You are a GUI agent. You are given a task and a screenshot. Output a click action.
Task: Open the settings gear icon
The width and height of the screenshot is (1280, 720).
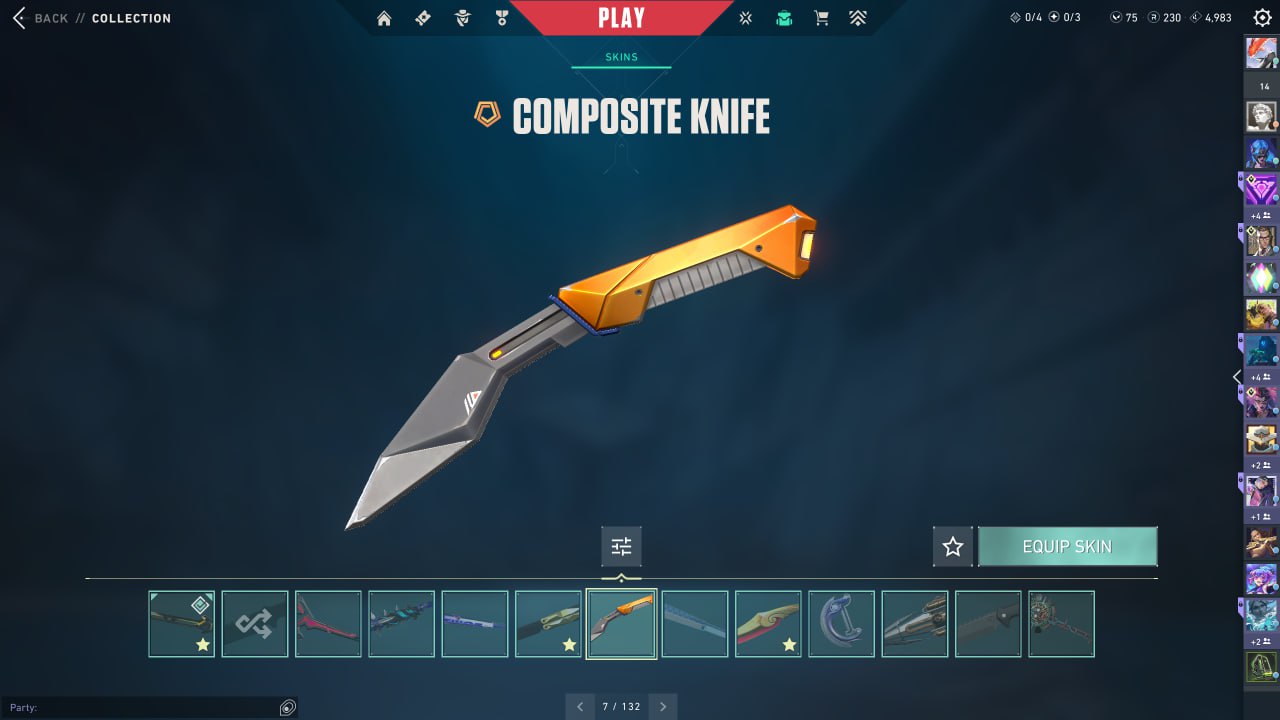click(1262, 18)
